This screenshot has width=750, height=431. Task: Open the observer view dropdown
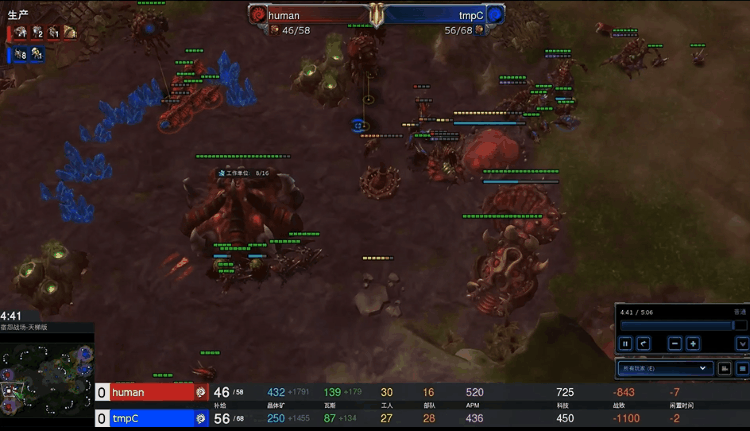tap(665, 369)
